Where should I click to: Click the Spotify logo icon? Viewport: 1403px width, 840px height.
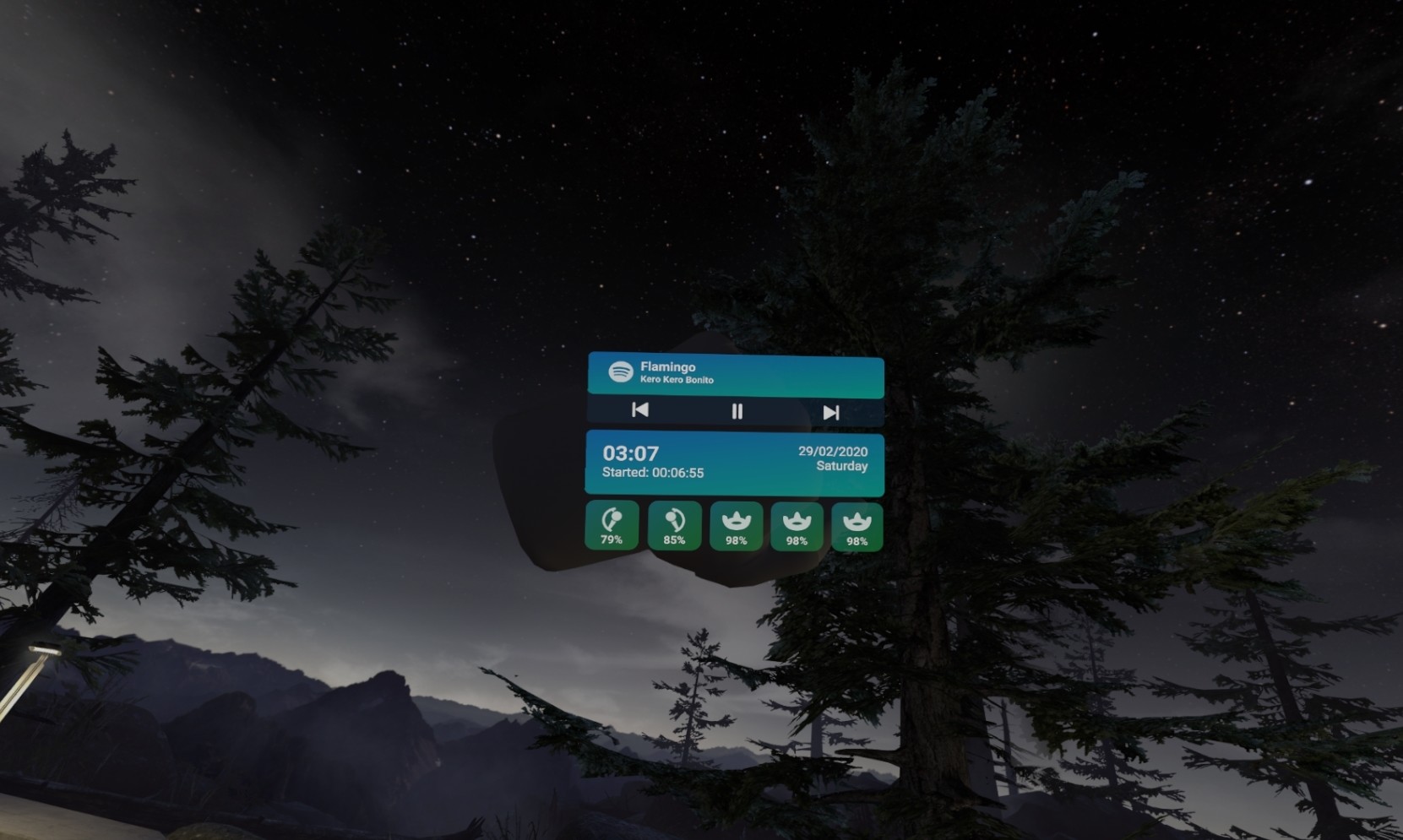(x=621, y=373)
